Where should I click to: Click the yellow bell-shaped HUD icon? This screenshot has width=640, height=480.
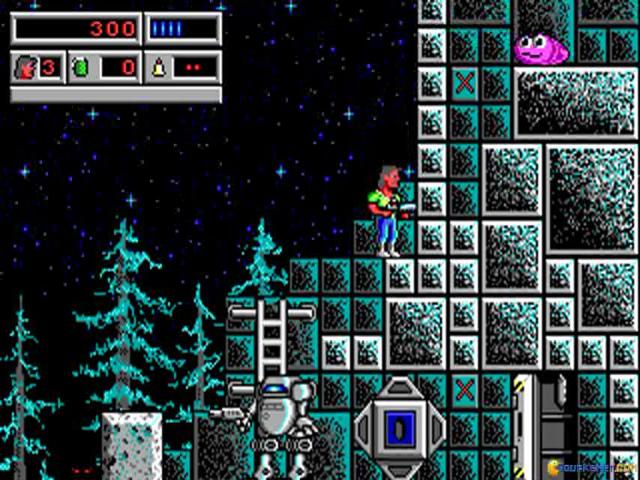pos(159,68)
